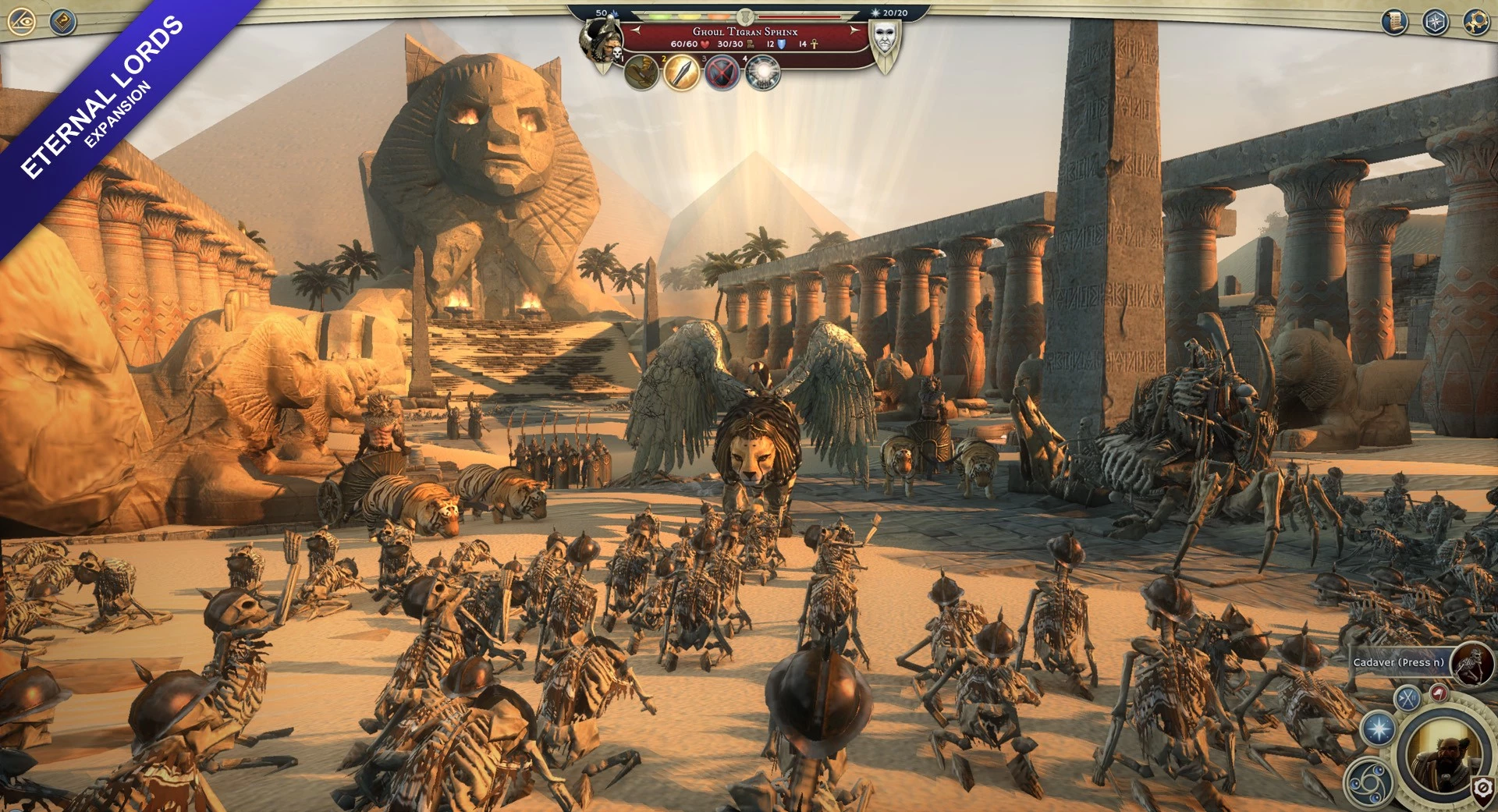Screen dimensions: 1498x812
Task: Click the Ghoul Tigran Sphinx unit portrait
Action: tap(600, 39)
